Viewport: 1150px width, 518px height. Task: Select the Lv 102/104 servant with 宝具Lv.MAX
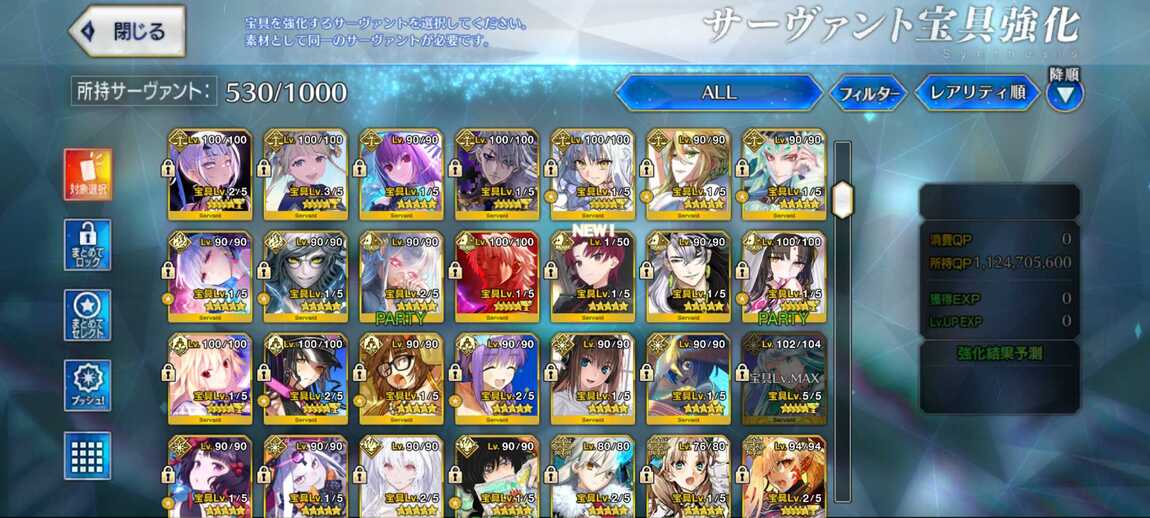click(783, 377)
